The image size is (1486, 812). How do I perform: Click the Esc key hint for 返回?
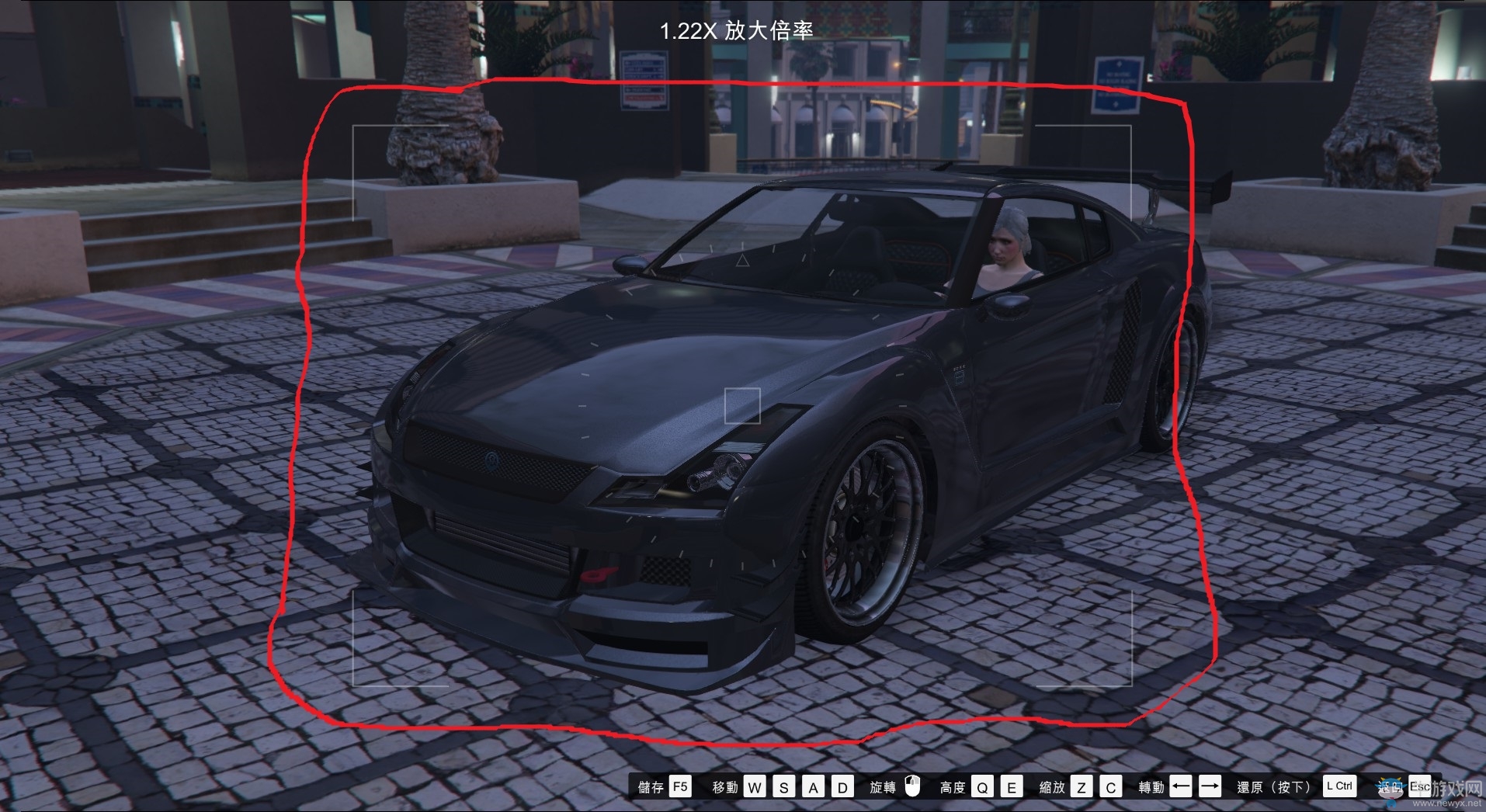pyautogui.click(x=1421, y=786)
